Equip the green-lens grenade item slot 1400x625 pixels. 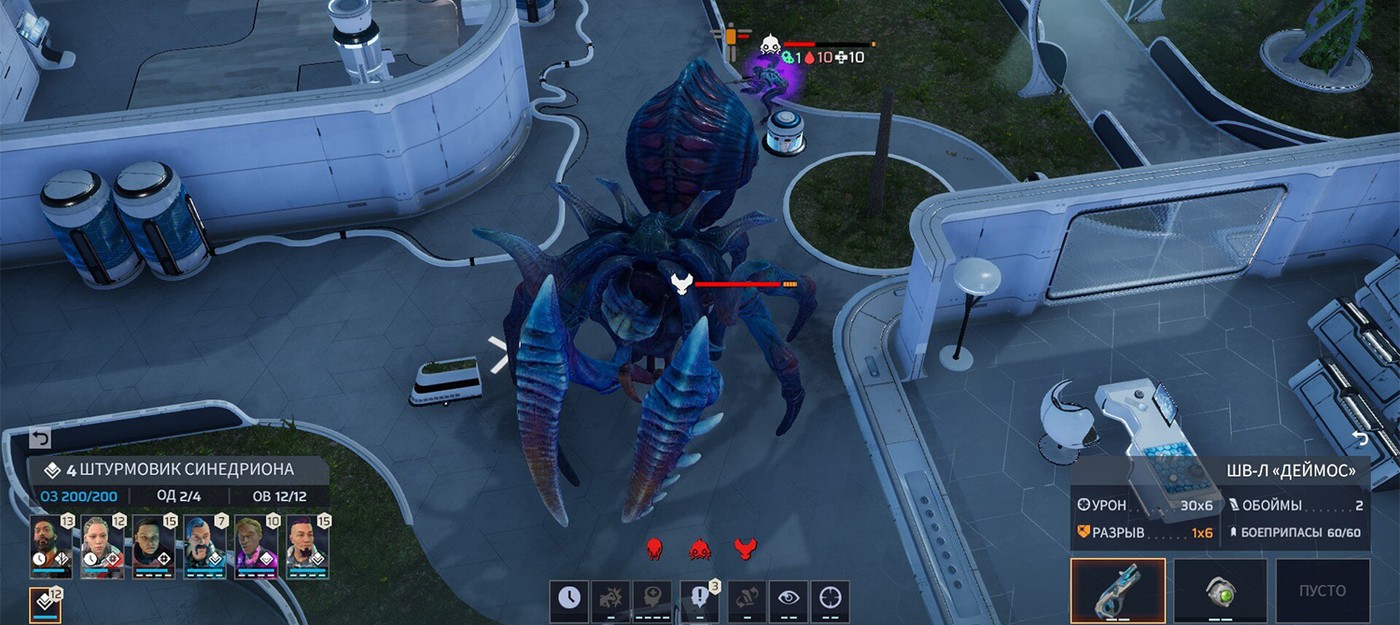click(x=1220, y=591)
